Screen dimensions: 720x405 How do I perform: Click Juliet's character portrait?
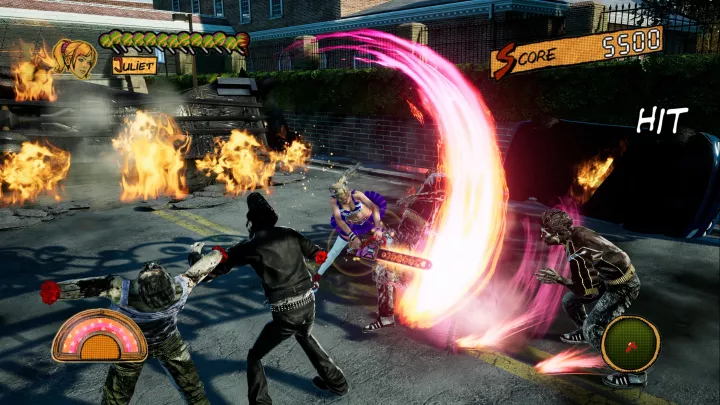(76, 58)
